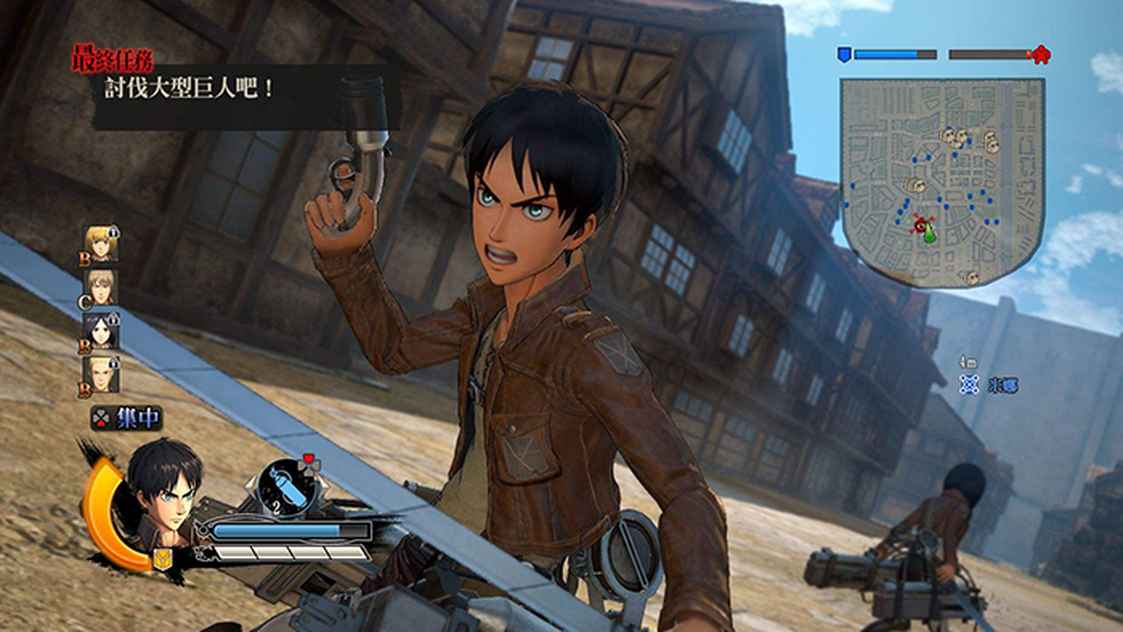
Task: Select Mikasa's black-haired squad portrait
Action: click(101, 331)
